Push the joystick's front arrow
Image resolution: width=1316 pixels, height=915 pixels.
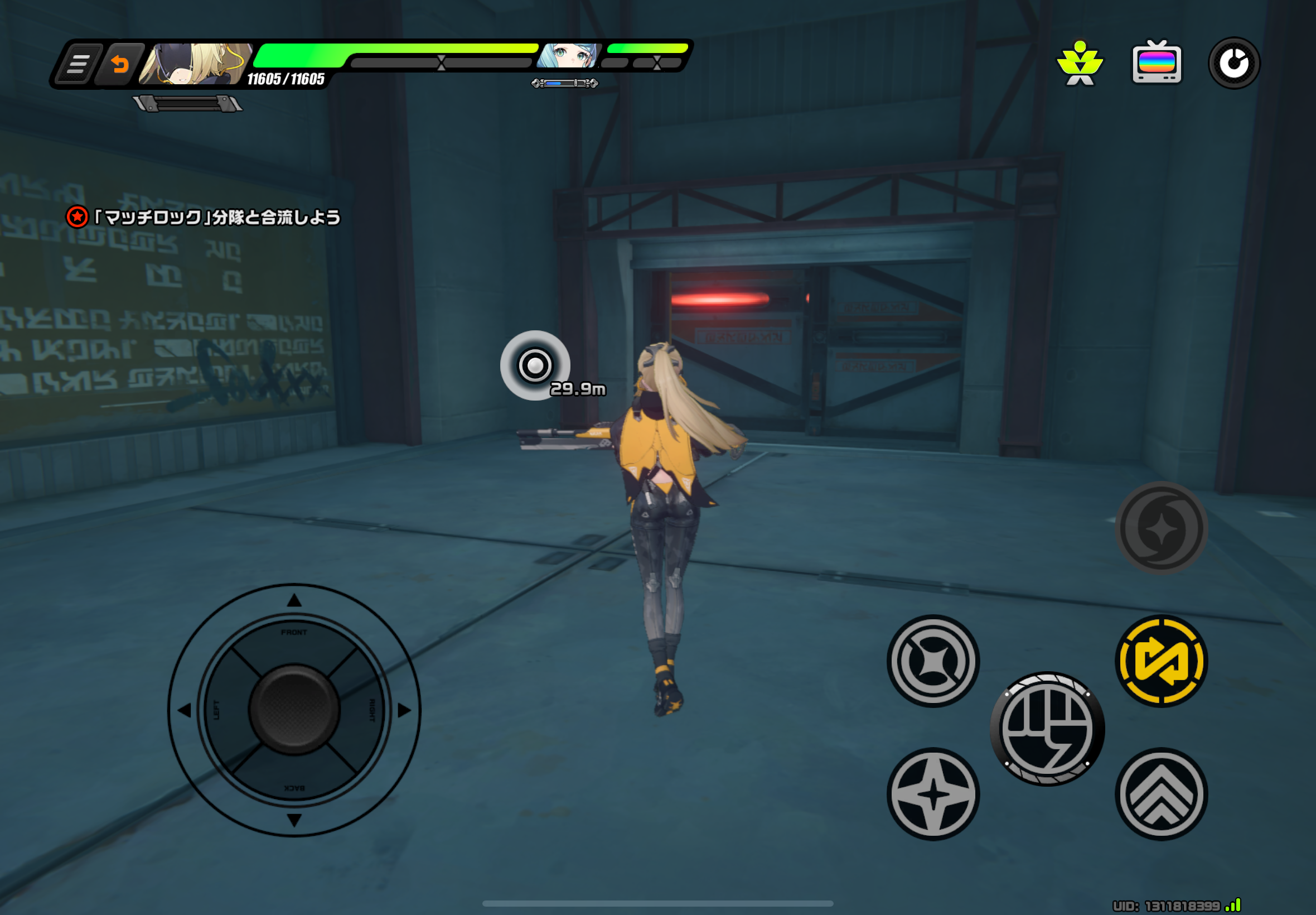coord(294,601)
